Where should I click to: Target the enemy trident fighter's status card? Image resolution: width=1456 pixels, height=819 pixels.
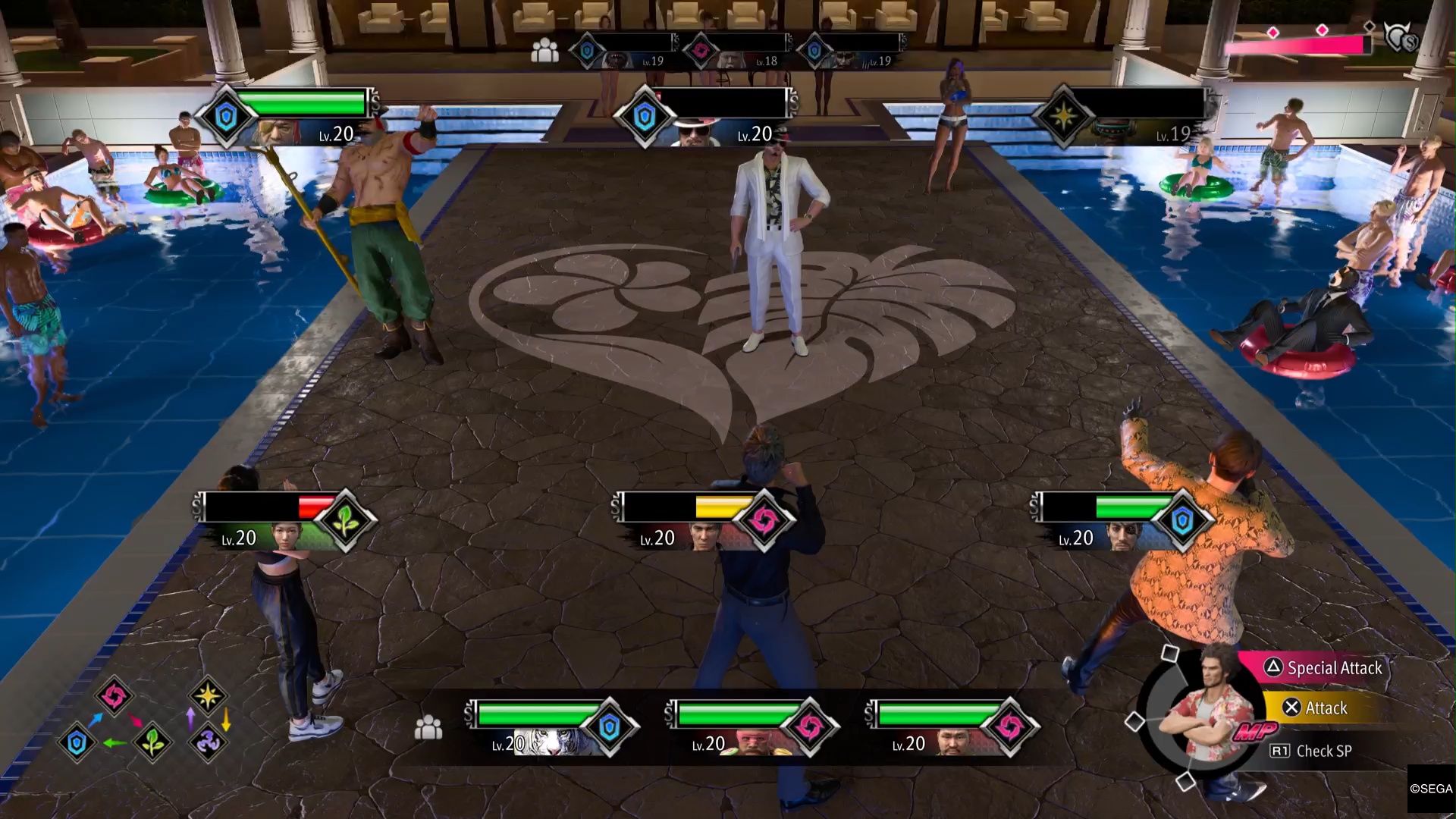coord(288,118)
